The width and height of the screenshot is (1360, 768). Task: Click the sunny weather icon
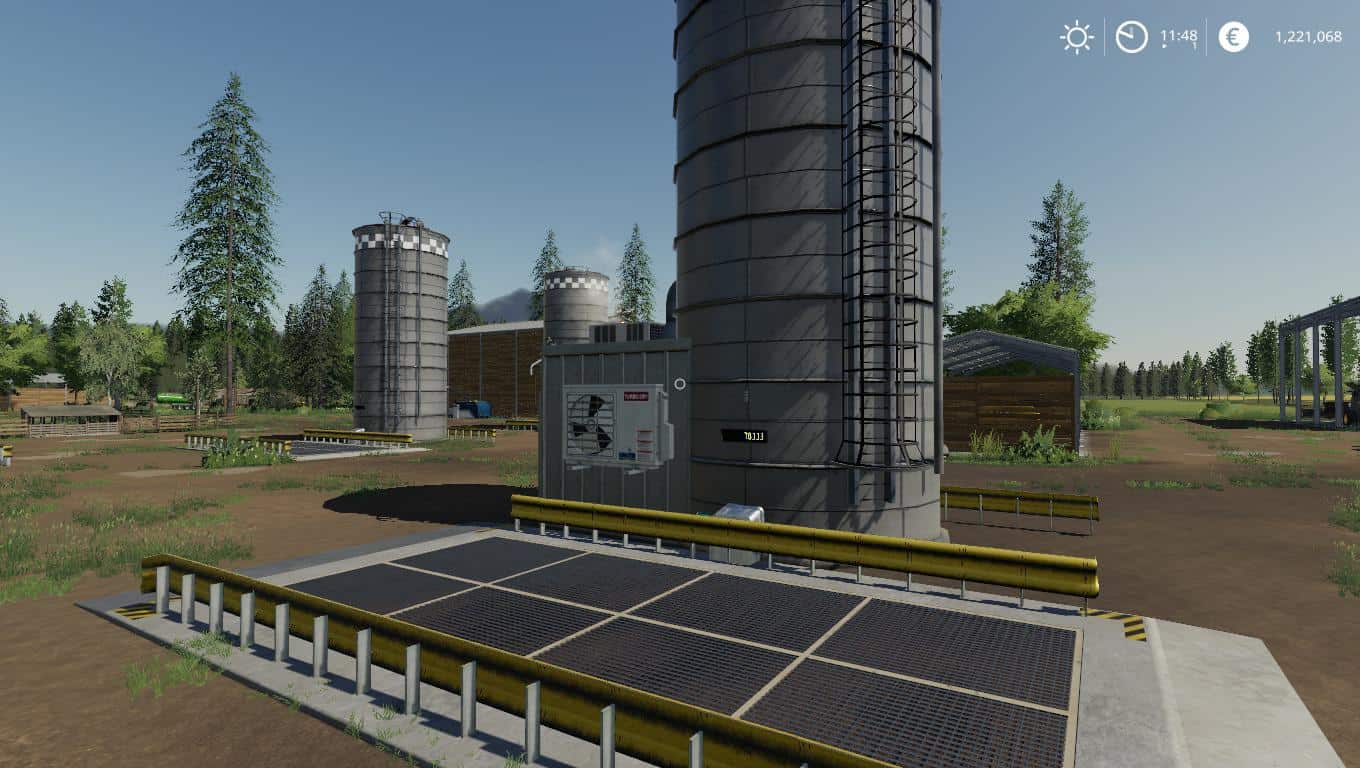[x=1077, y=38]
